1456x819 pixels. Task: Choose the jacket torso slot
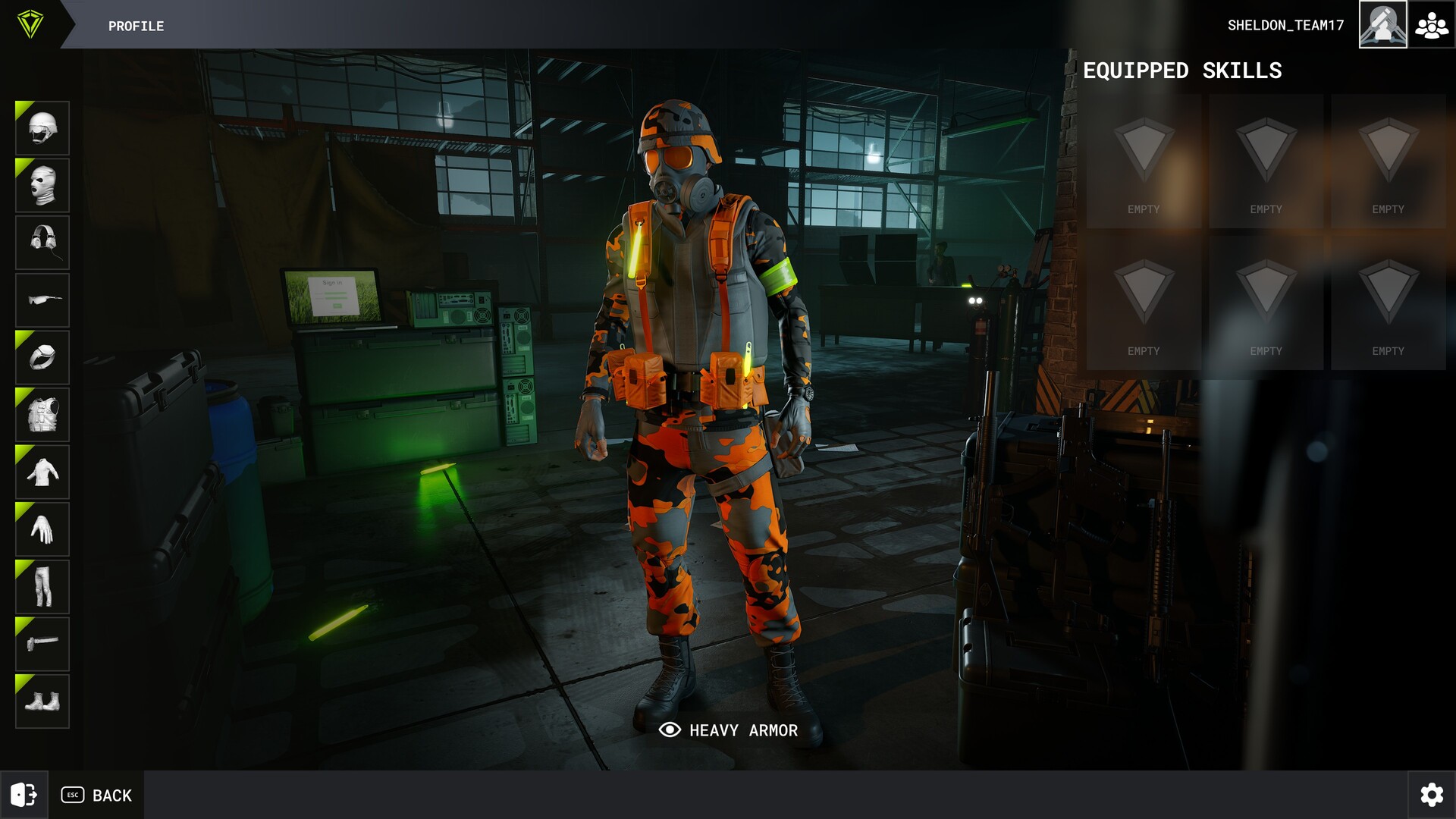(x=42, y=472)
